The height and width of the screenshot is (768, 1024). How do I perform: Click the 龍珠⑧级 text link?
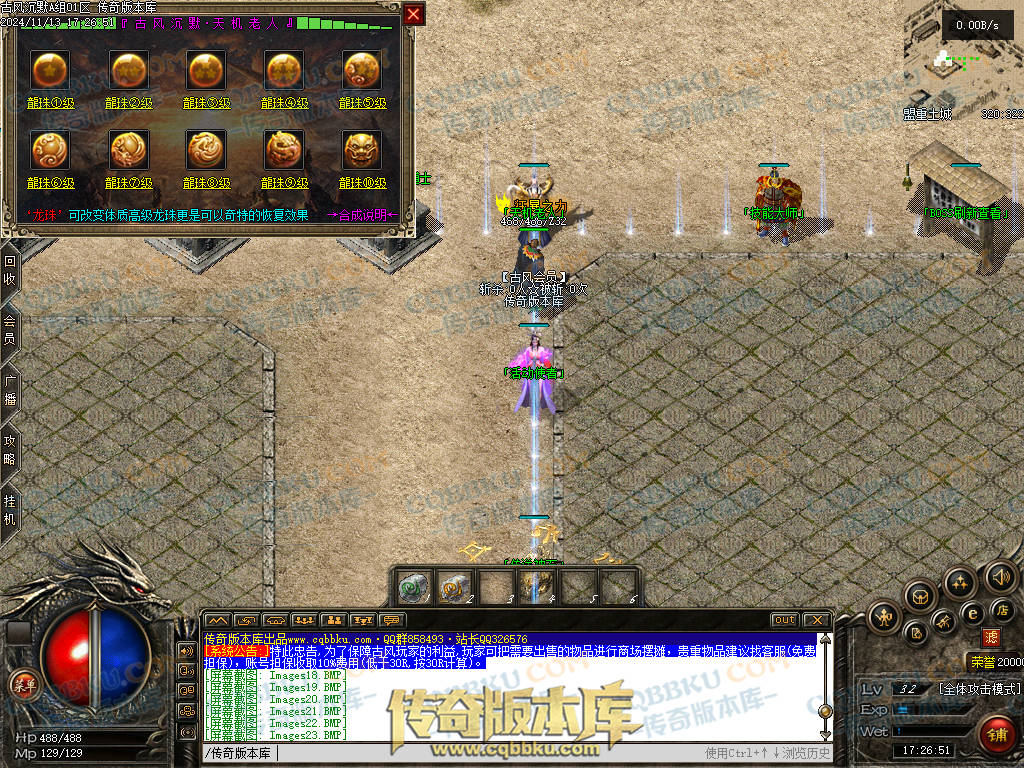pos(206,183)
